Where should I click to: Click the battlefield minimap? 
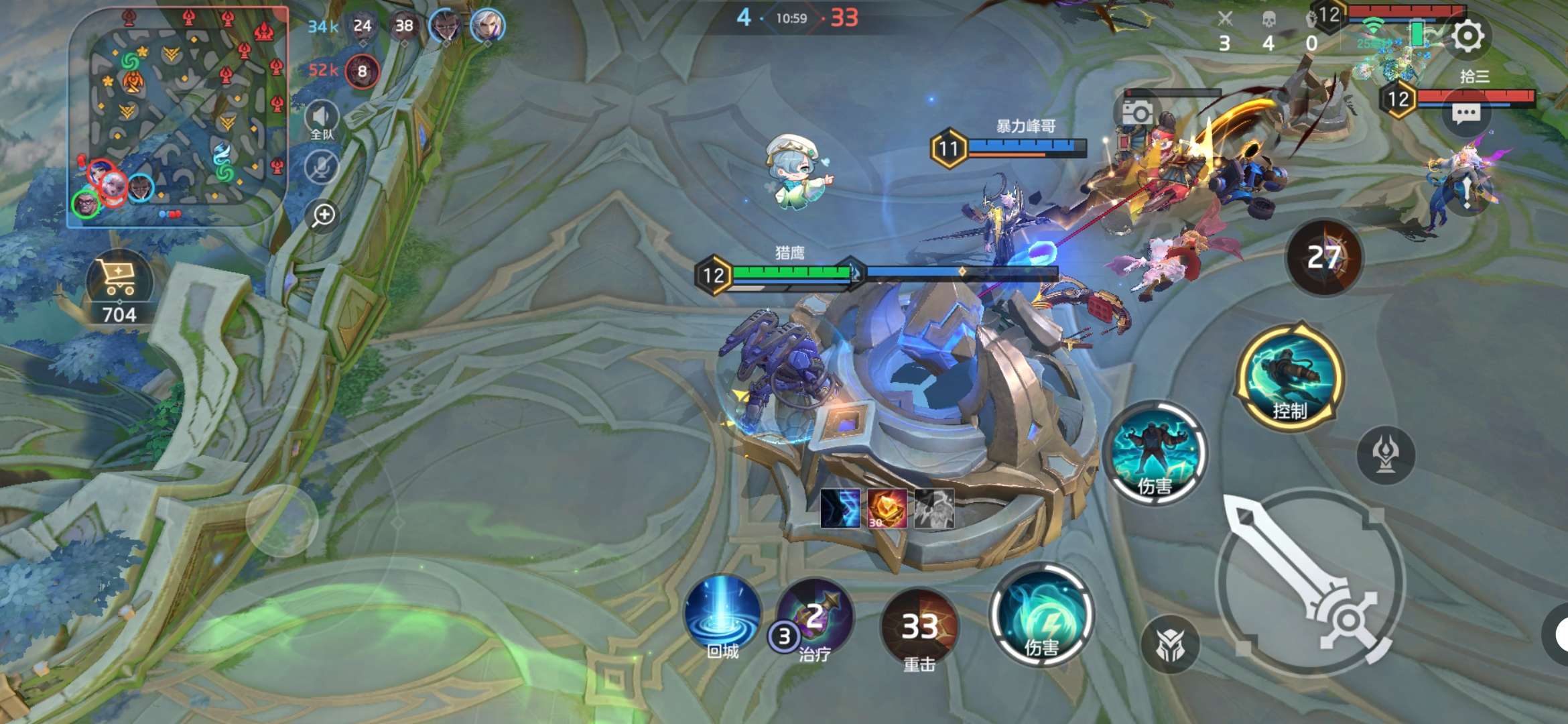click(178, 117)
